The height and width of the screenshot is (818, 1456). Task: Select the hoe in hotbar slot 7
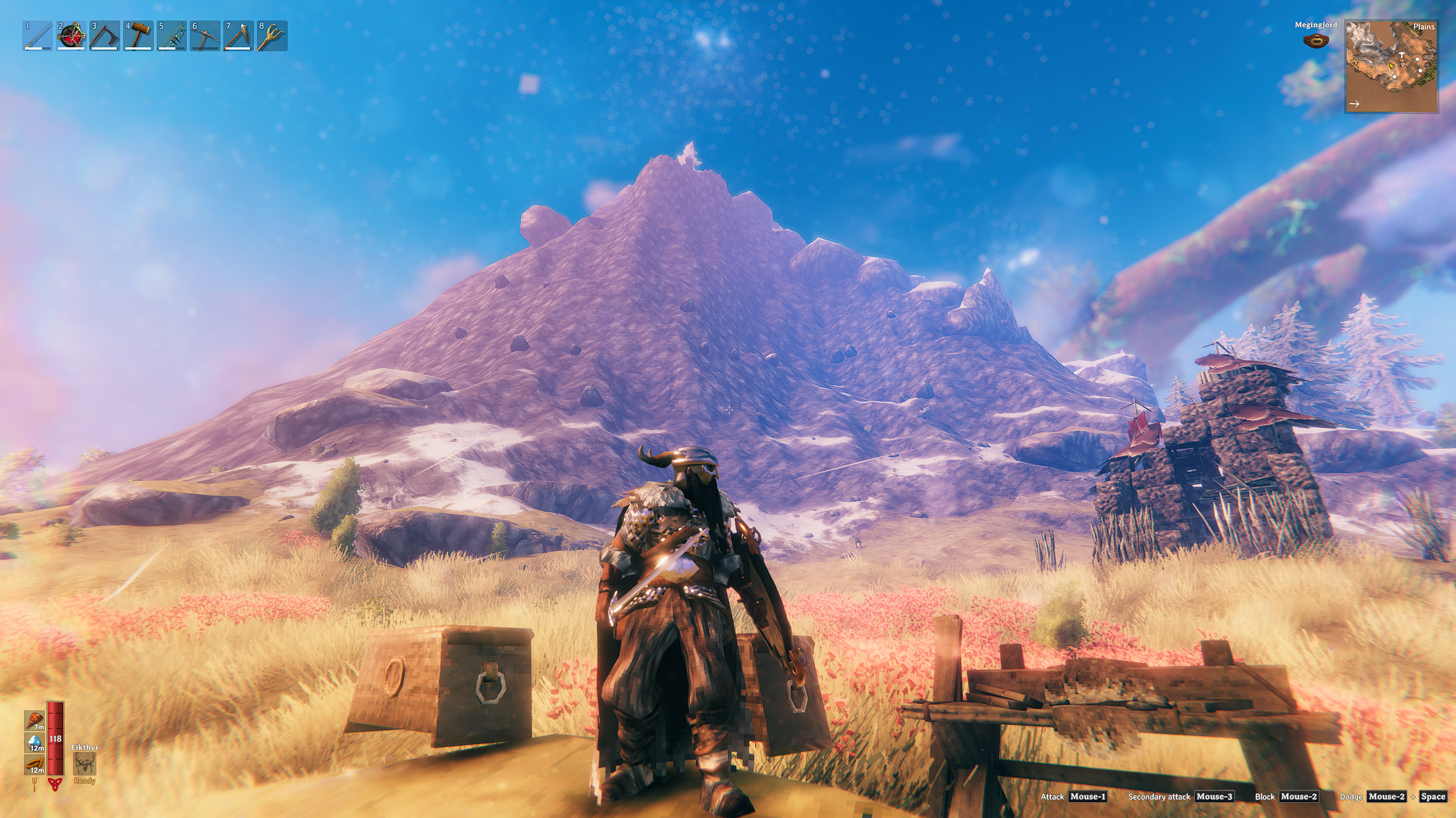pos(239,36)
